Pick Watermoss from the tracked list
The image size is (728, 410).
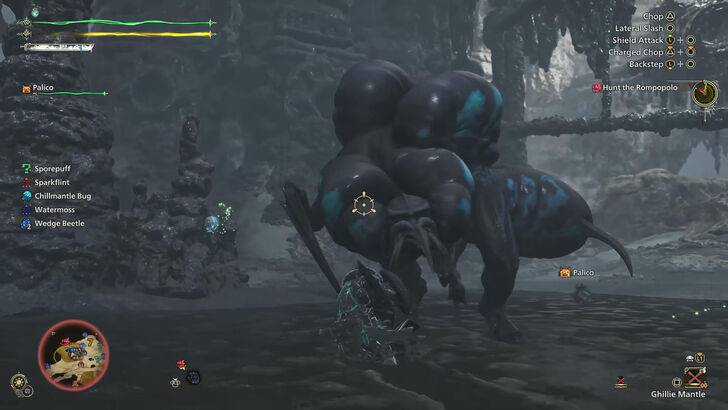(54, 210)
